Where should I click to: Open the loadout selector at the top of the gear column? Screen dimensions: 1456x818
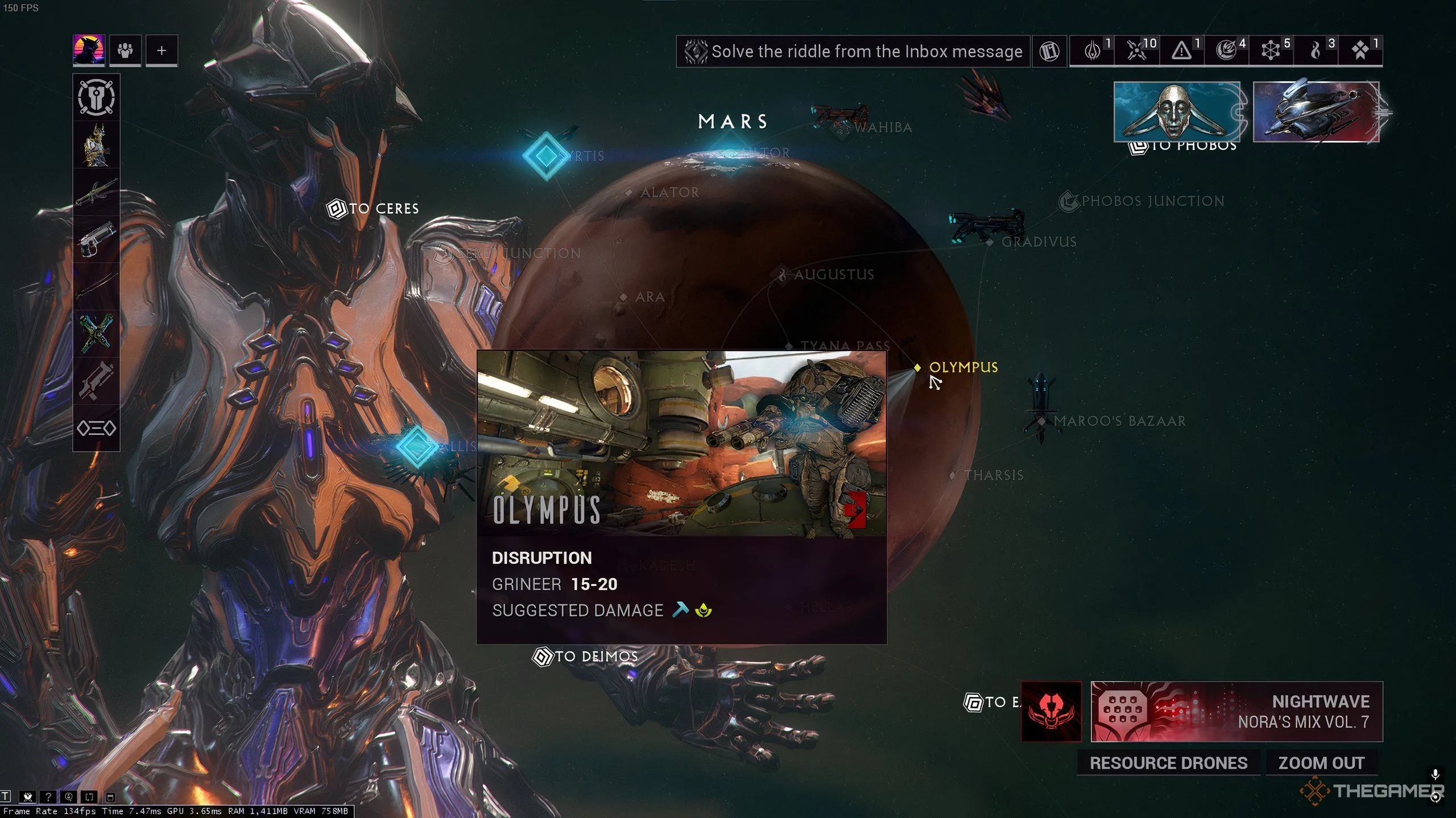(96, 97)
